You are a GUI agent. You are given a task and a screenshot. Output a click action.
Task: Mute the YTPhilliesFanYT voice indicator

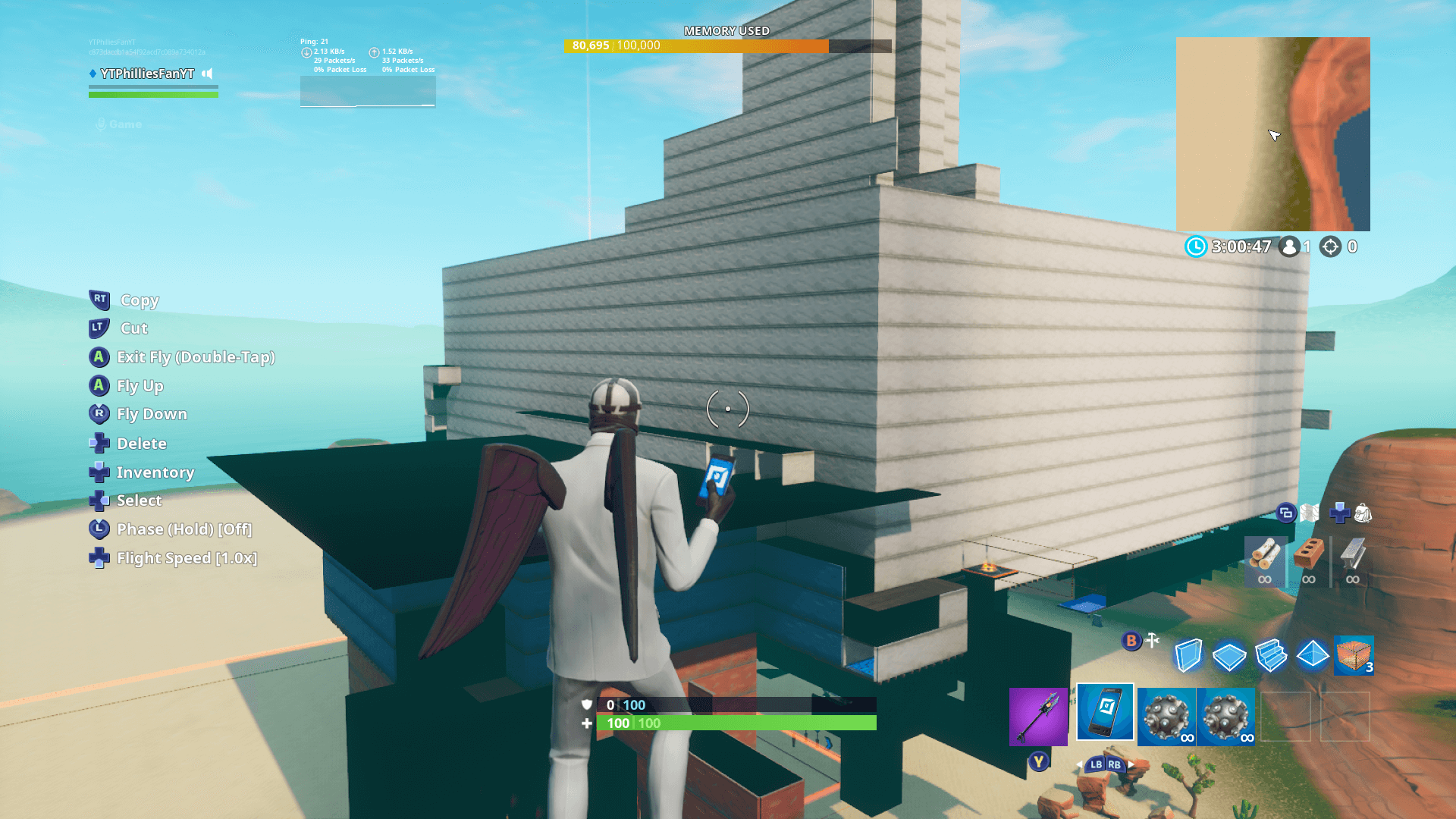tap(208, 74)
